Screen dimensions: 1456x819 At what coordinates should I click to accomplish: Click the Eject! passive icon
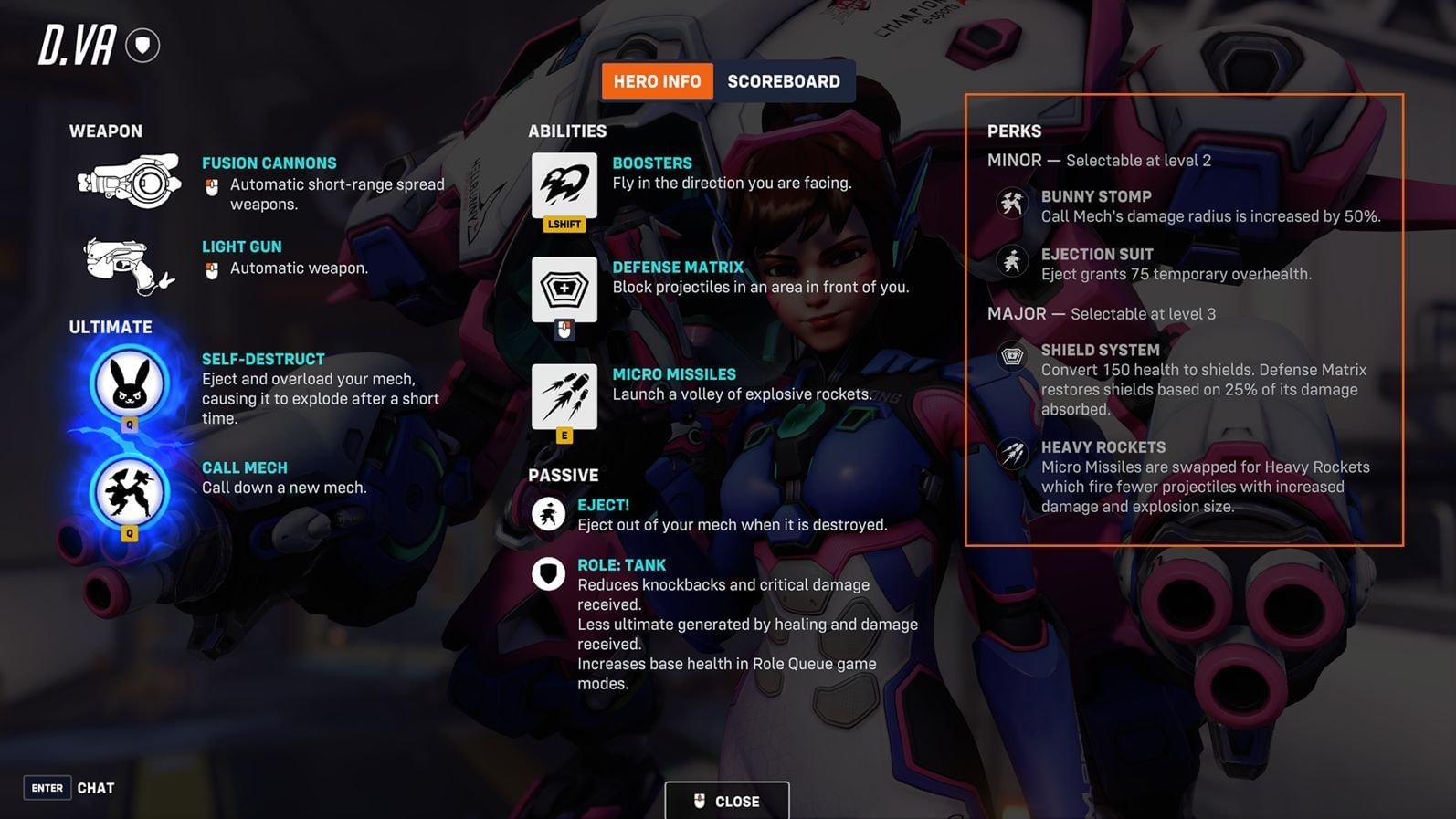click(x=547, y=514)
